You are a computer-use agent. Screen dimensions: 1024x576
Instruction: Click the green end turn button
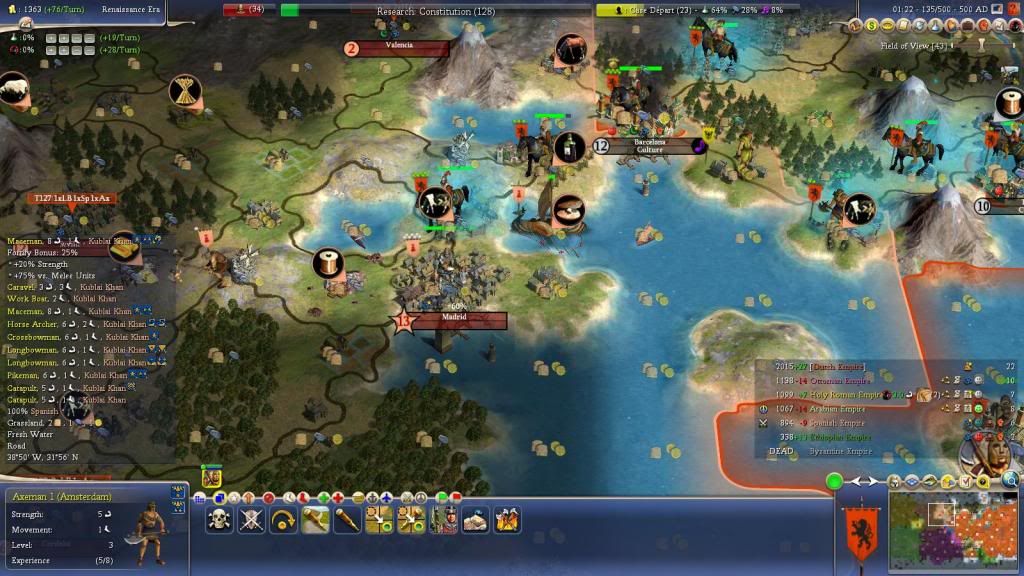(834, 482)
